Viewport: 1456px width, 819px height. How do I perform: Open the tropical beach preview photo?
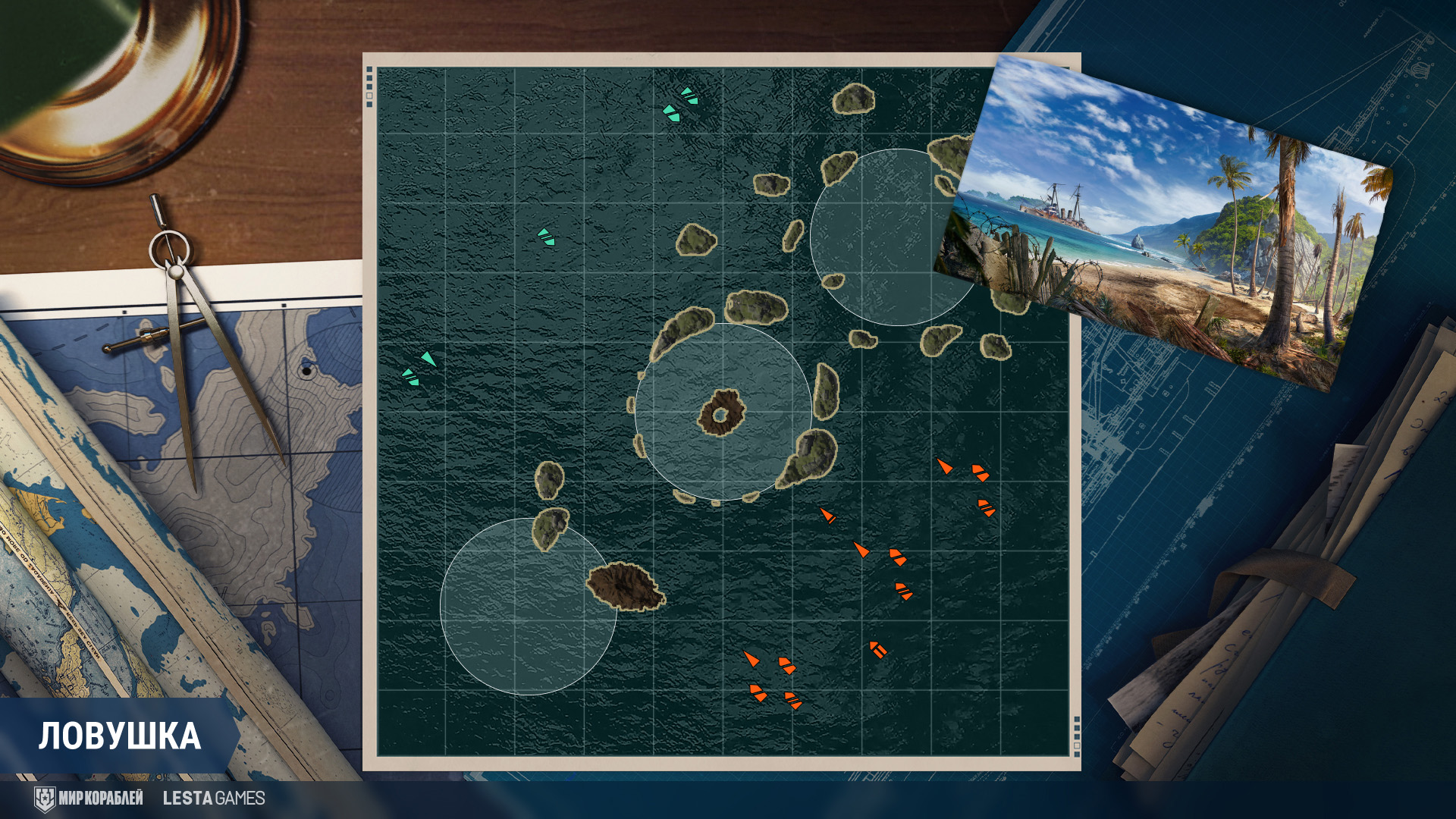[x=1164, y=224]
